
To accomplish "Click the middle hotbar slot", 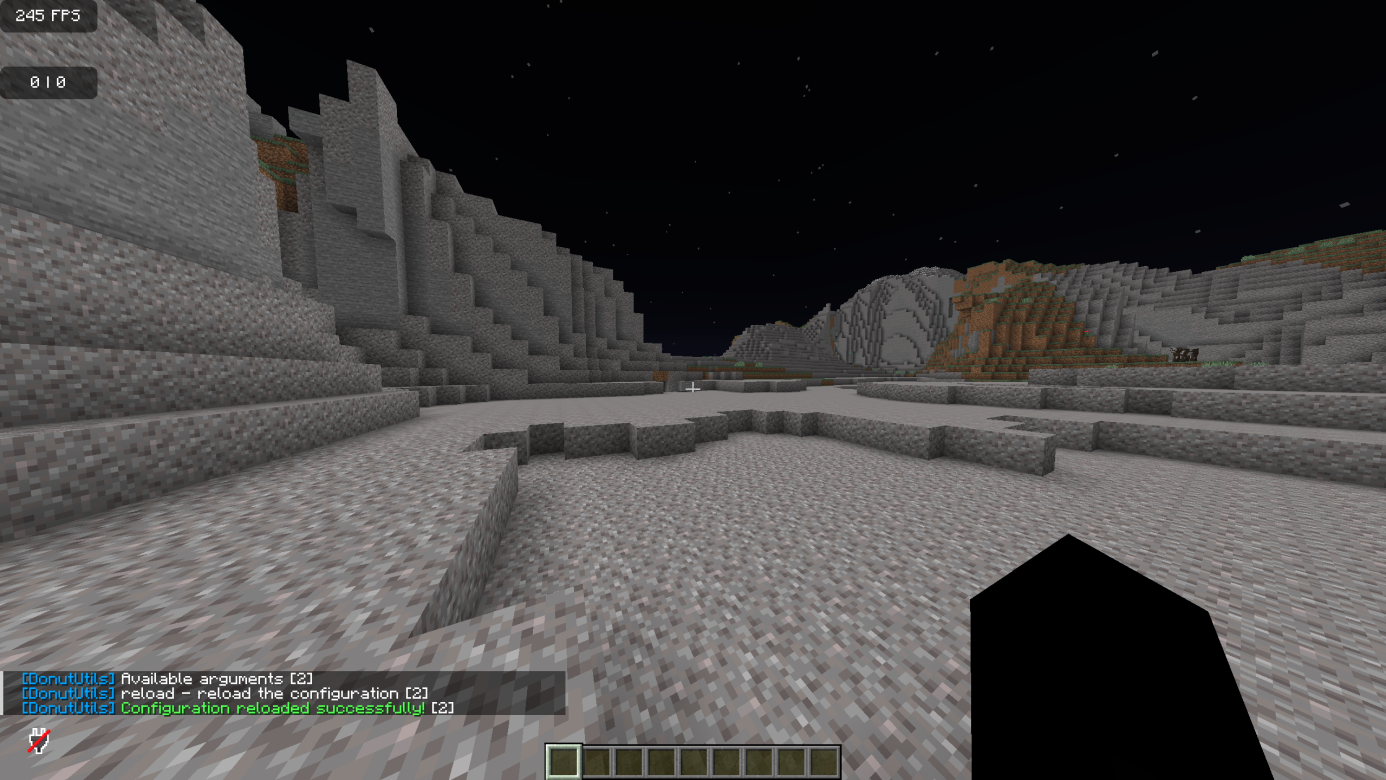I will pyautogui.click(x=695, y=761).
